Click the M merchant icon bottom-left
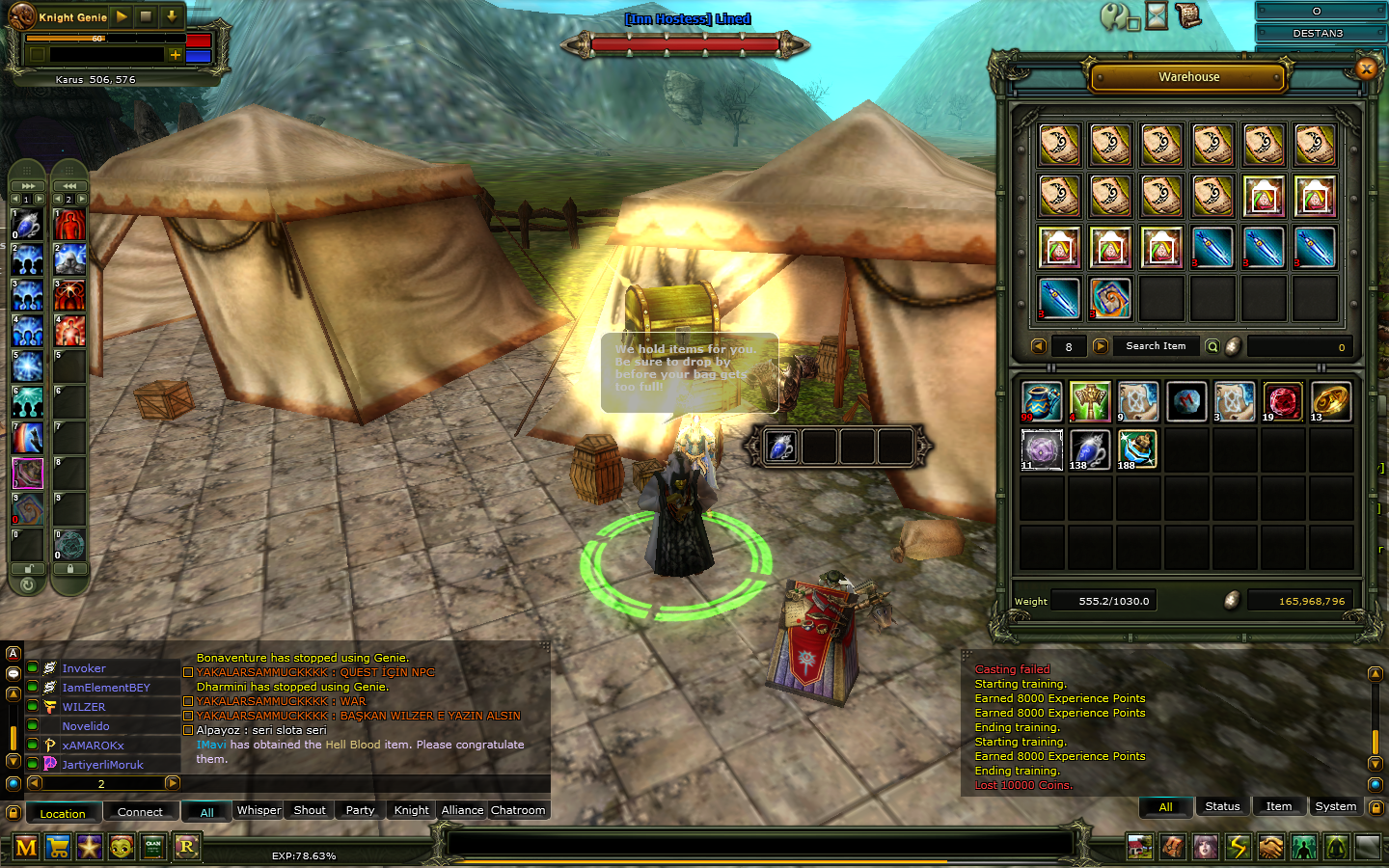 29,847
